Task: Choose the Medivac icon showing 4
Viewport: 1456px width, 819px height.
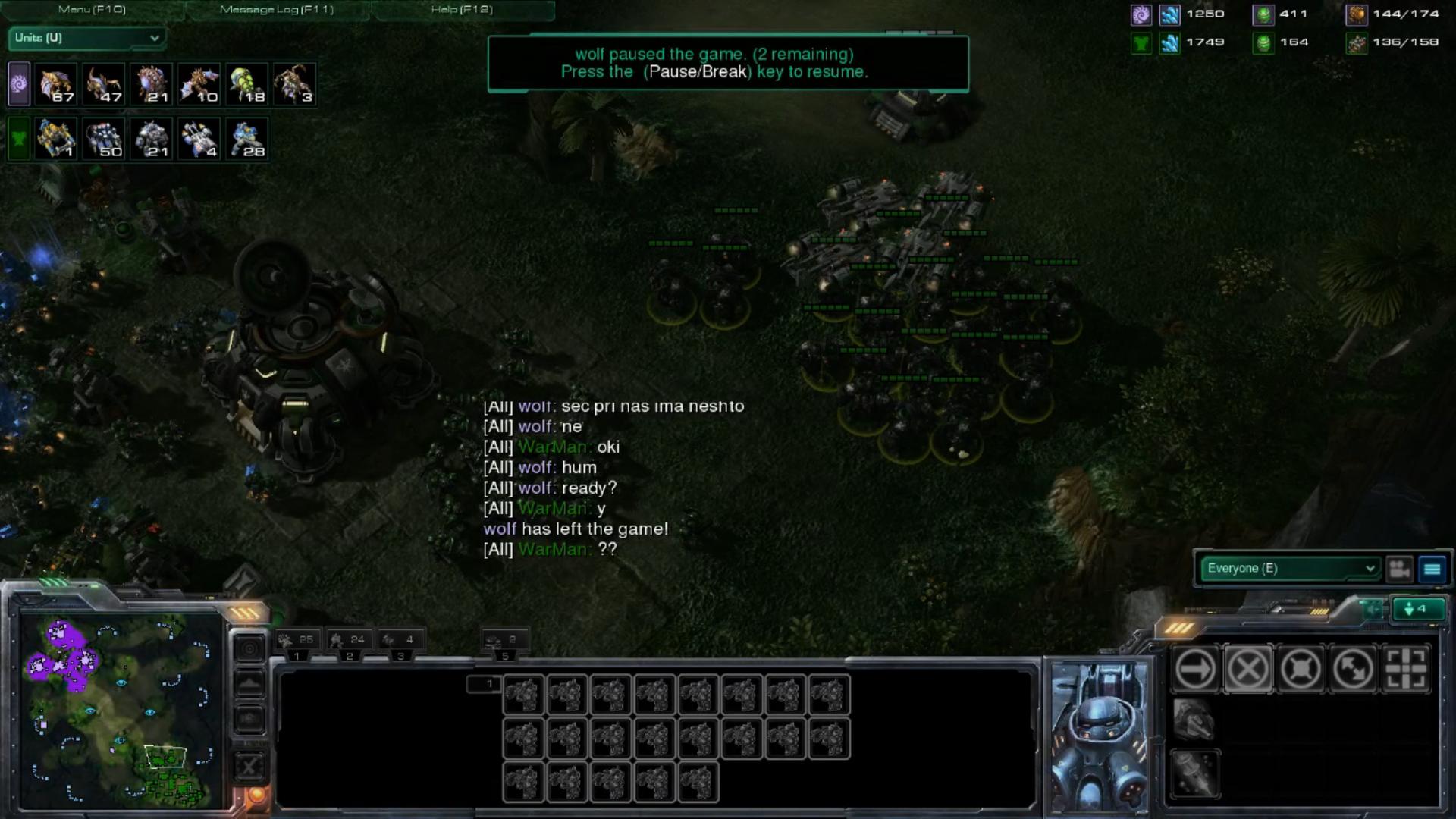Action: tap(199, 139)
